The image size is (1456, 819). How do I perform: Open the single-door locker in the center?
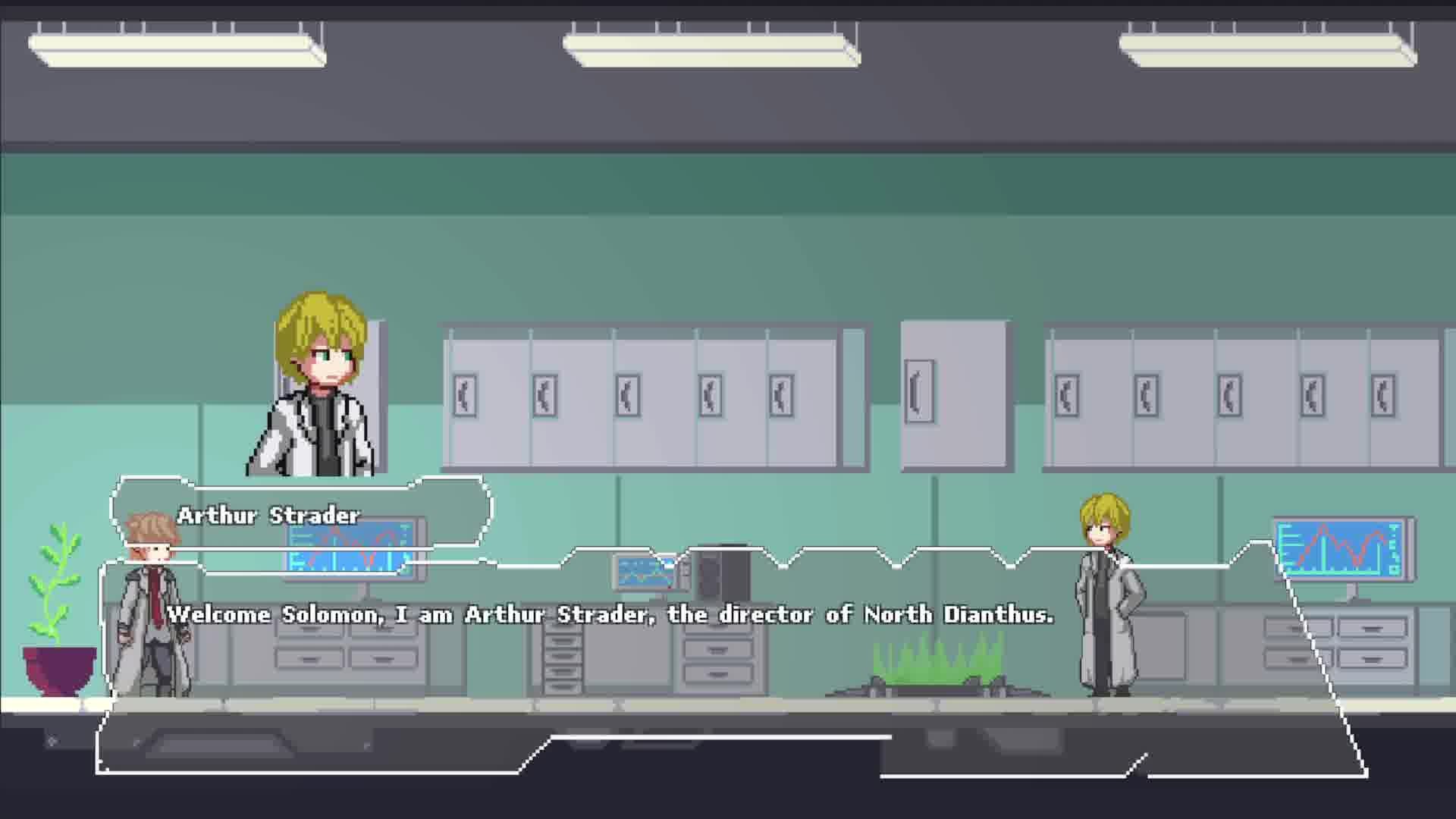[x=952, y=394]
